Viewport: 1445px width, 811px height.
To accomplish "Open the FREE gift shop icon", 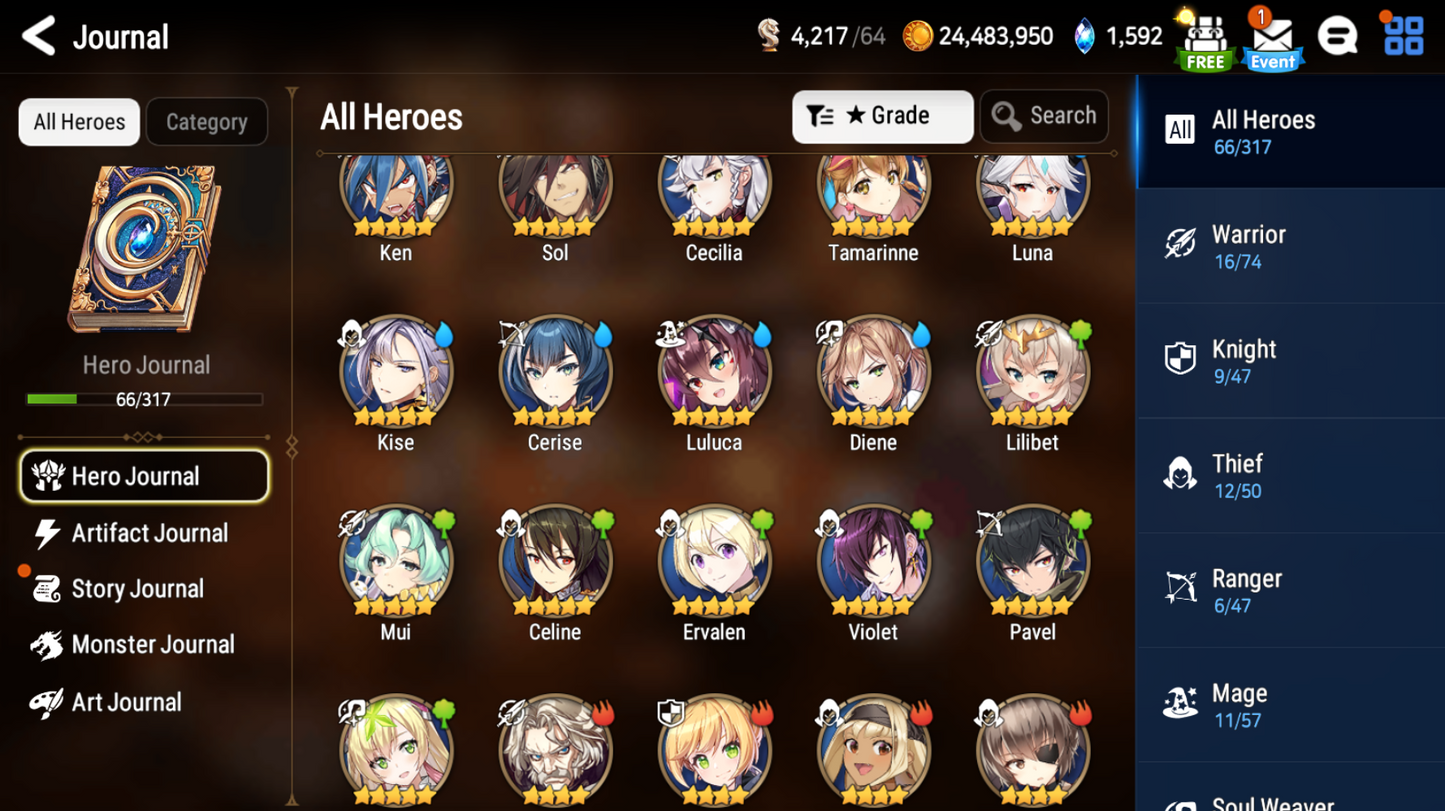I will pos(1205,40).
